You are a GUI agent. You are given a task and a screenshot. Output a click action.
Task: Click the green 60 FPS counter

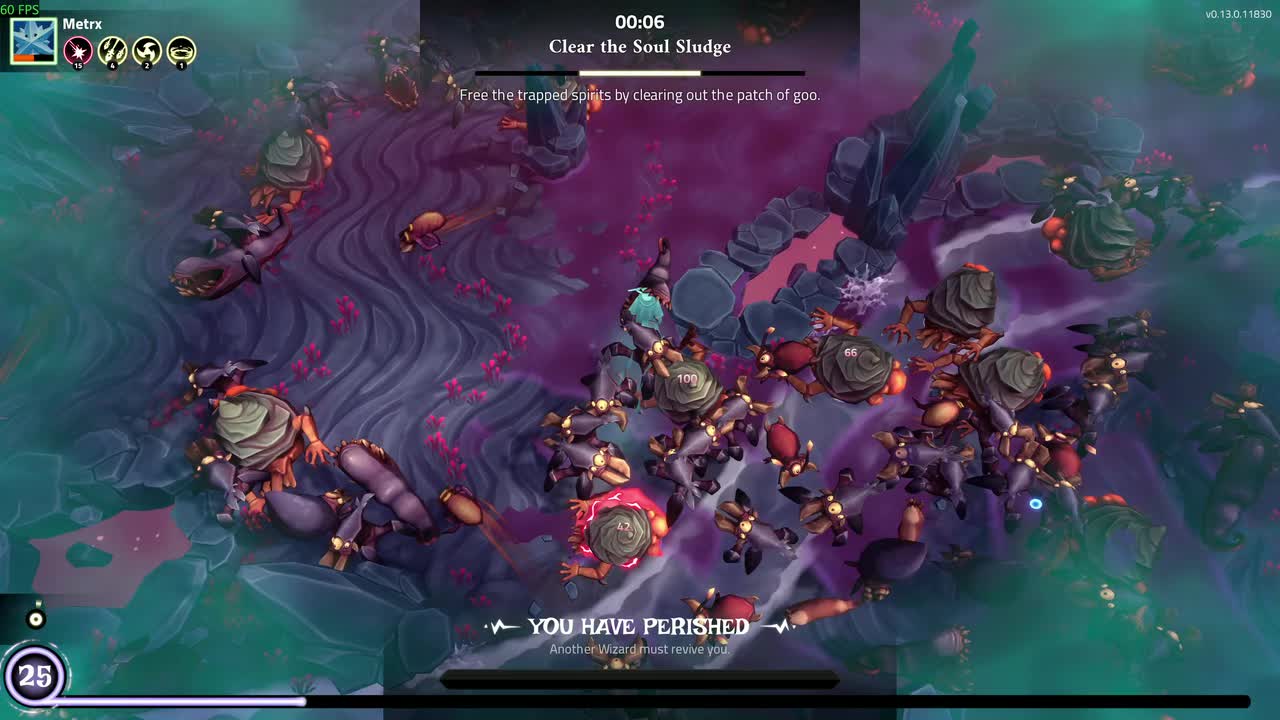(x=19, y=9)
